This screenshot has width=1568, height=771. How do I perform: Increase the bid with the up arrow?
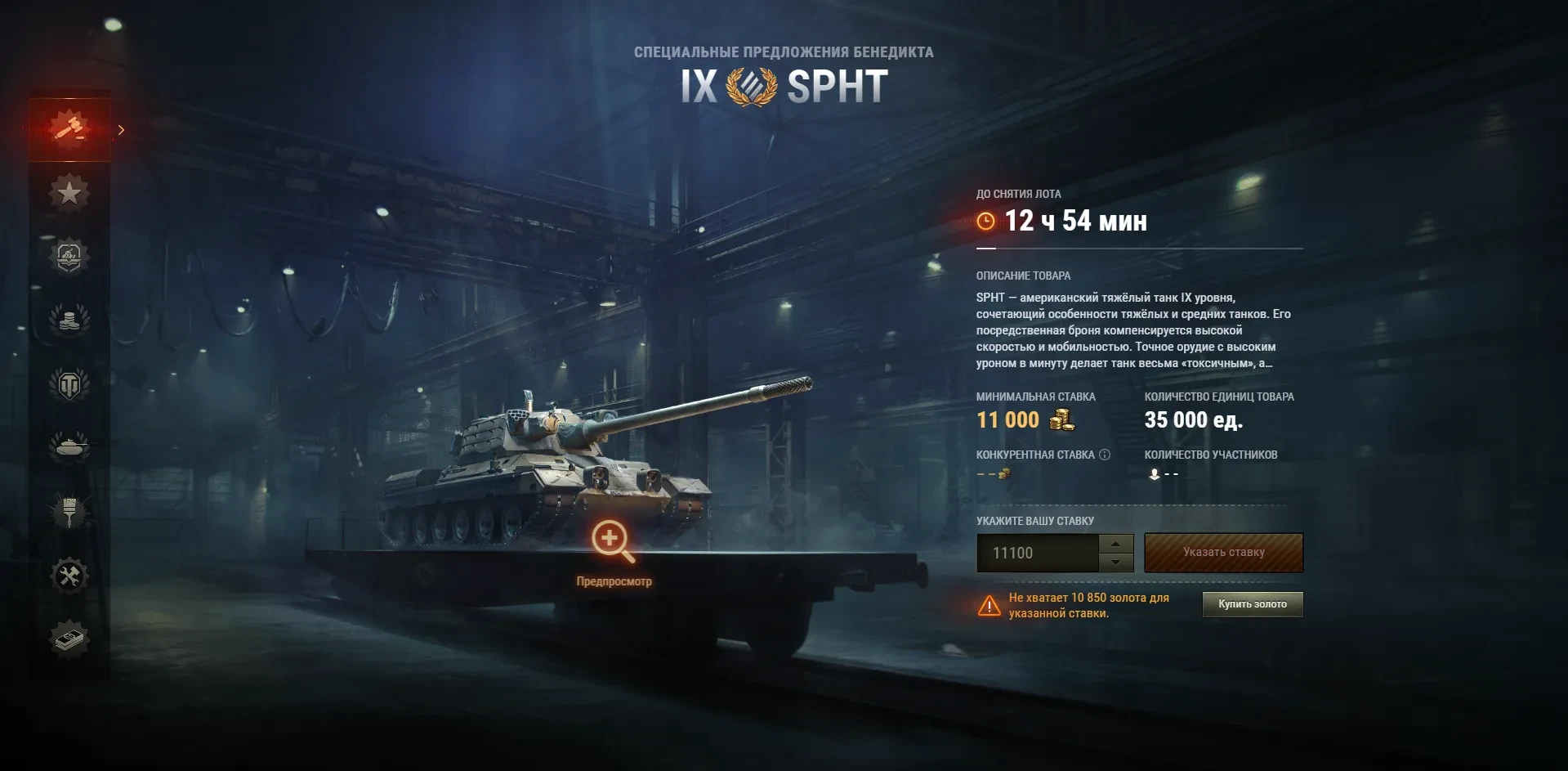1115,544
